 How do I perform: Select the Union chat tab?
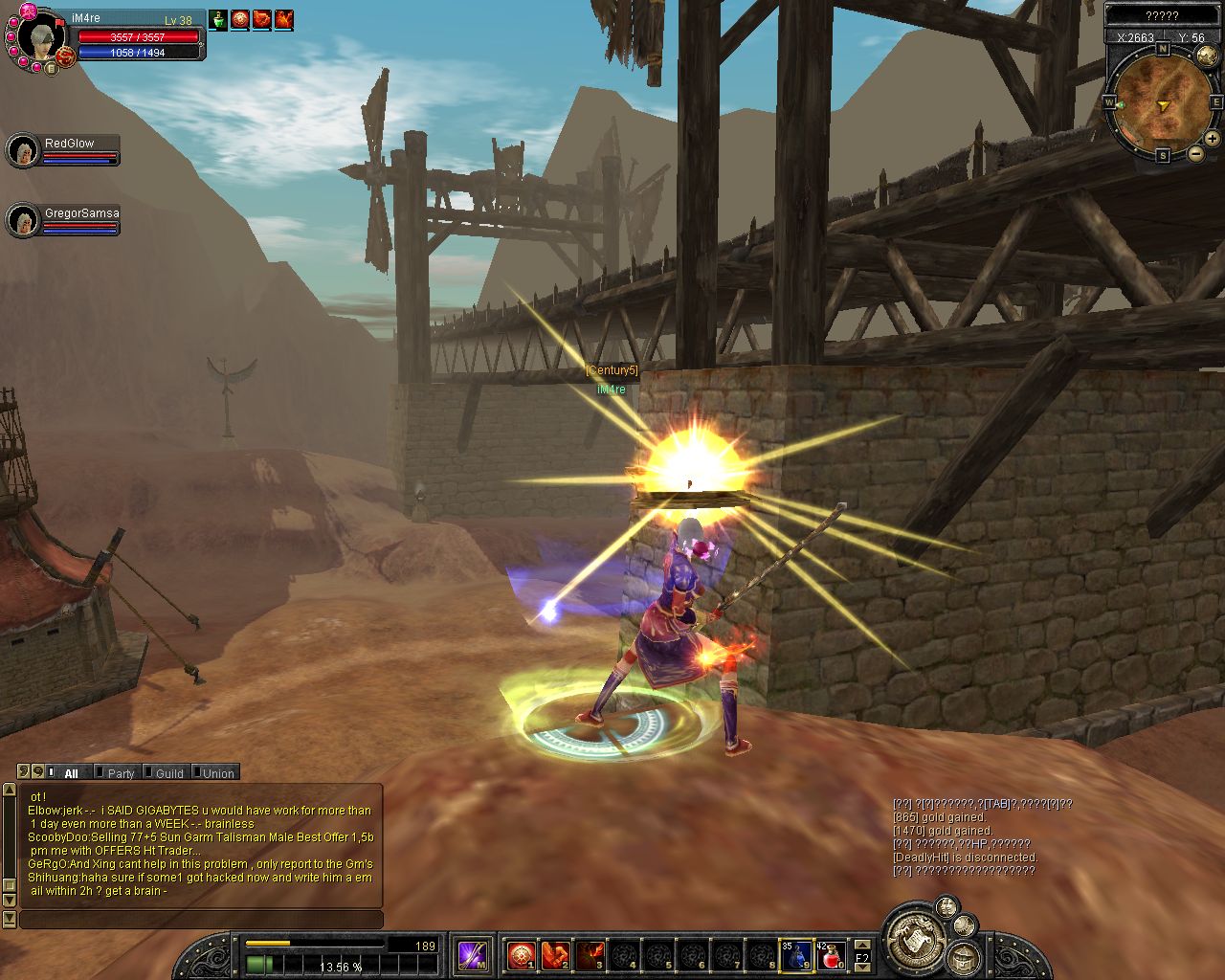coord(217,773)
